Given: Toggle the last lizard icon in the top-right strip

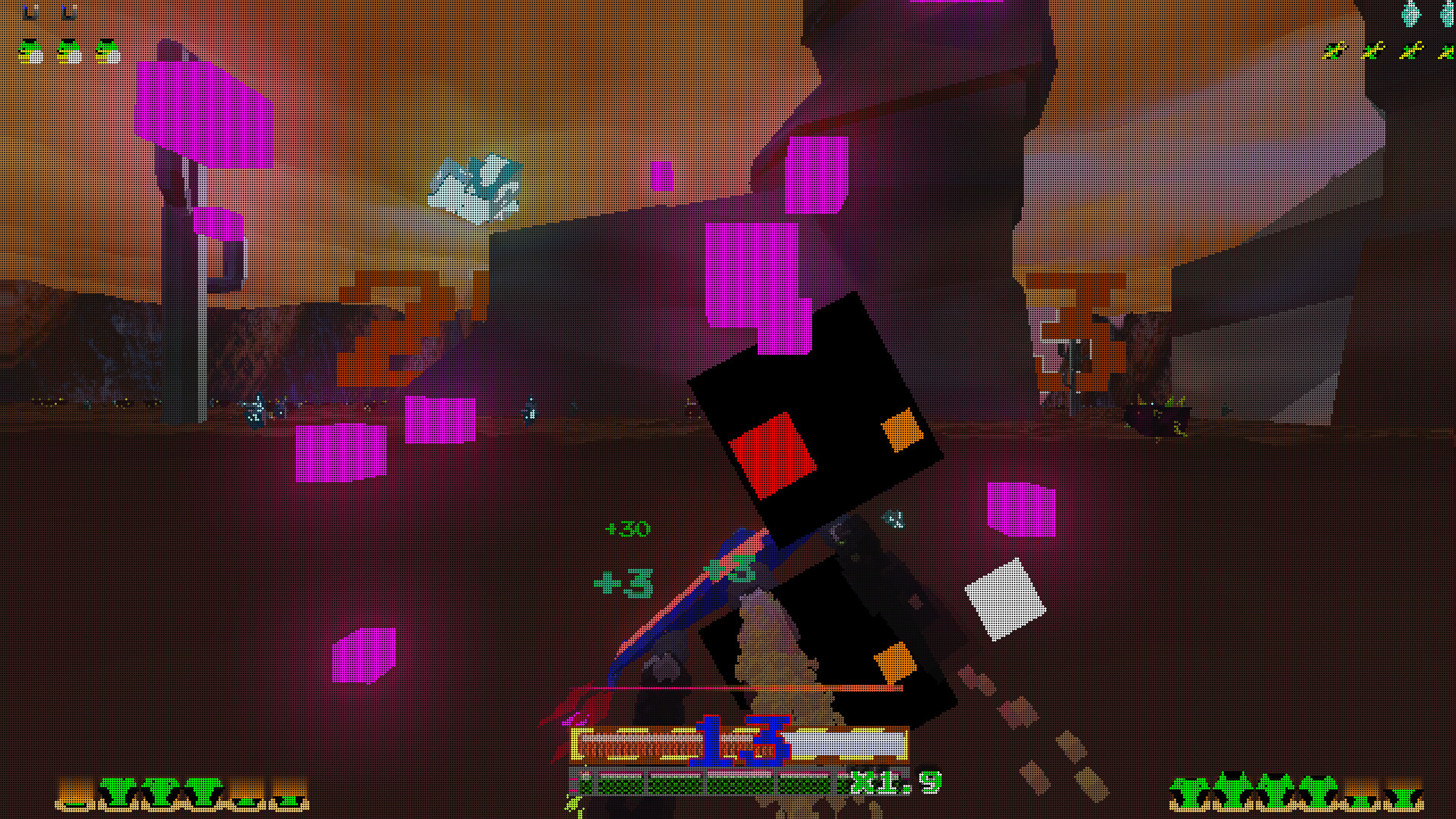Looking at the screenshot, I should (1448, 52).
